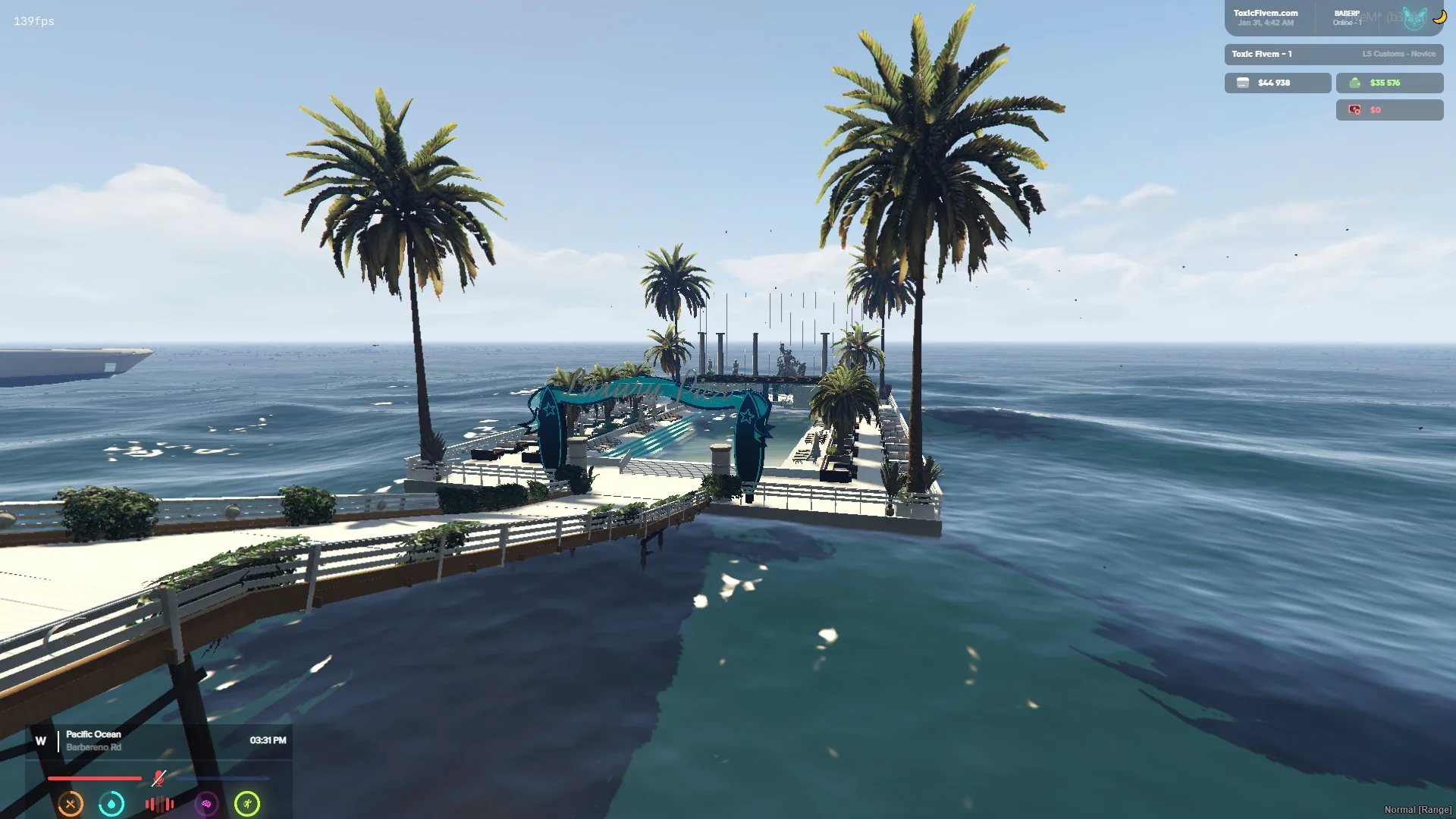Click the purple brain stress icon

click(206, 803)
